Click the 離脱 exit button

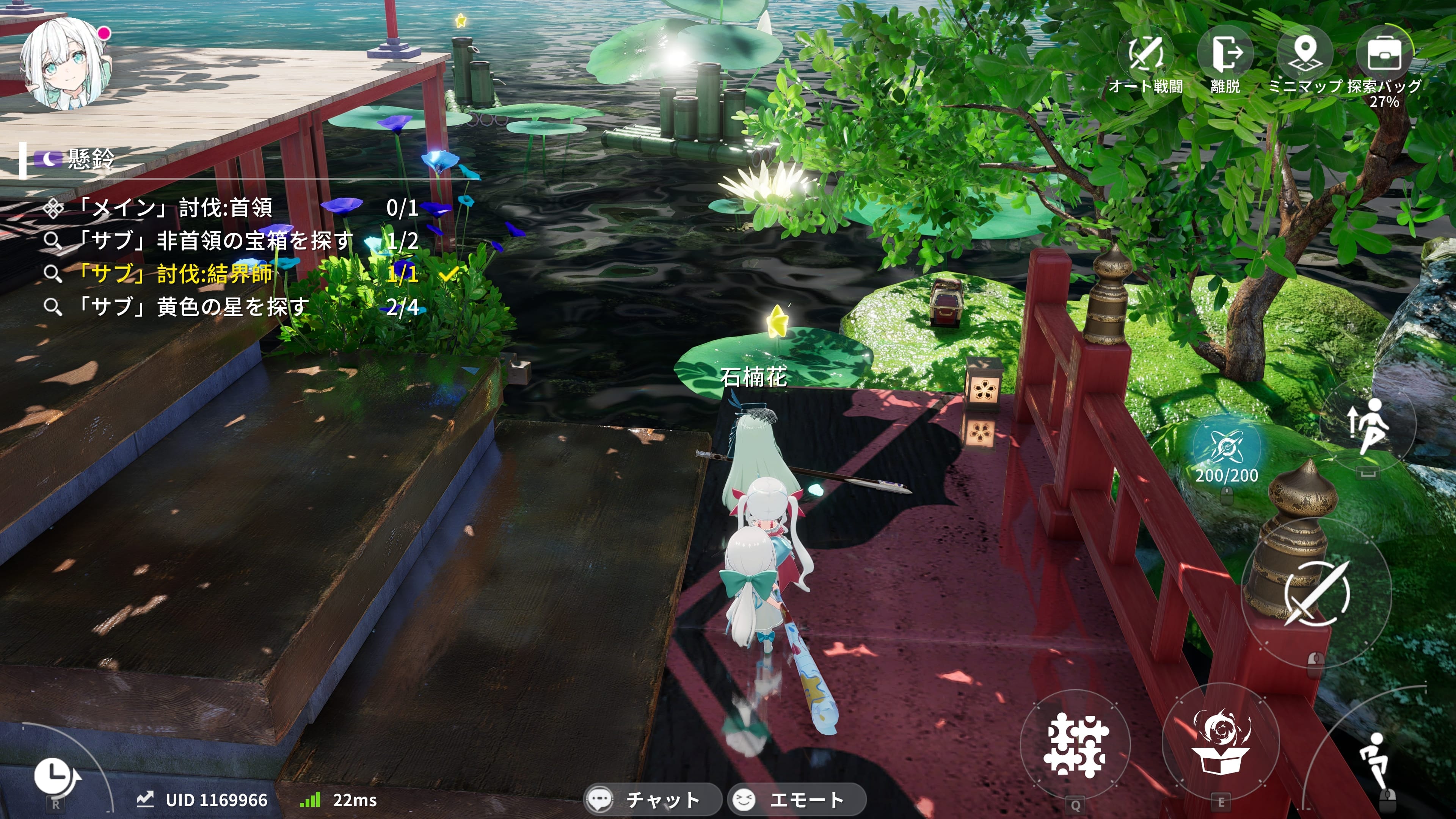1225,54
